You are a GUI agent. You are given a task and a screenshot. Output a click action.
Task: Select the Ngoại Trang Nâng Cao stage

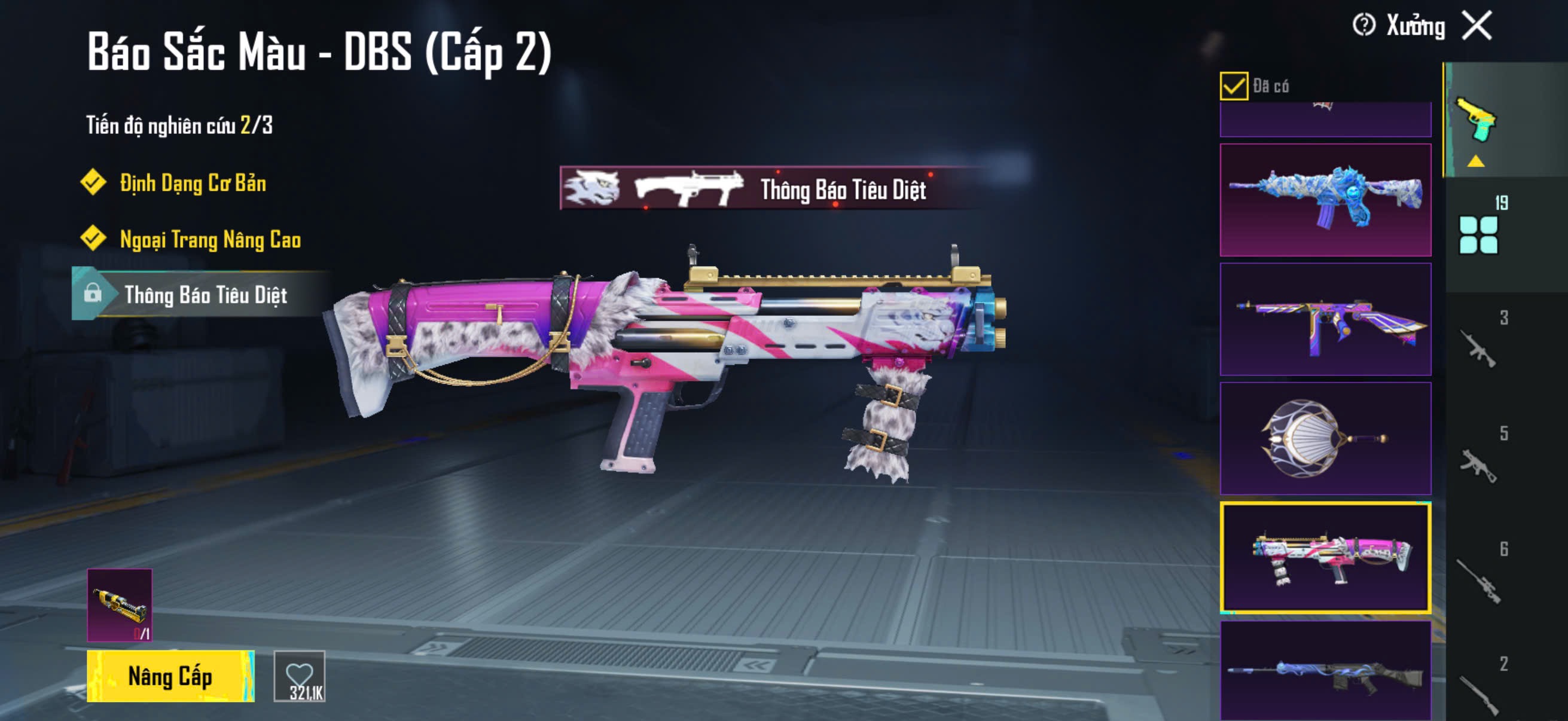coord(209,240)
